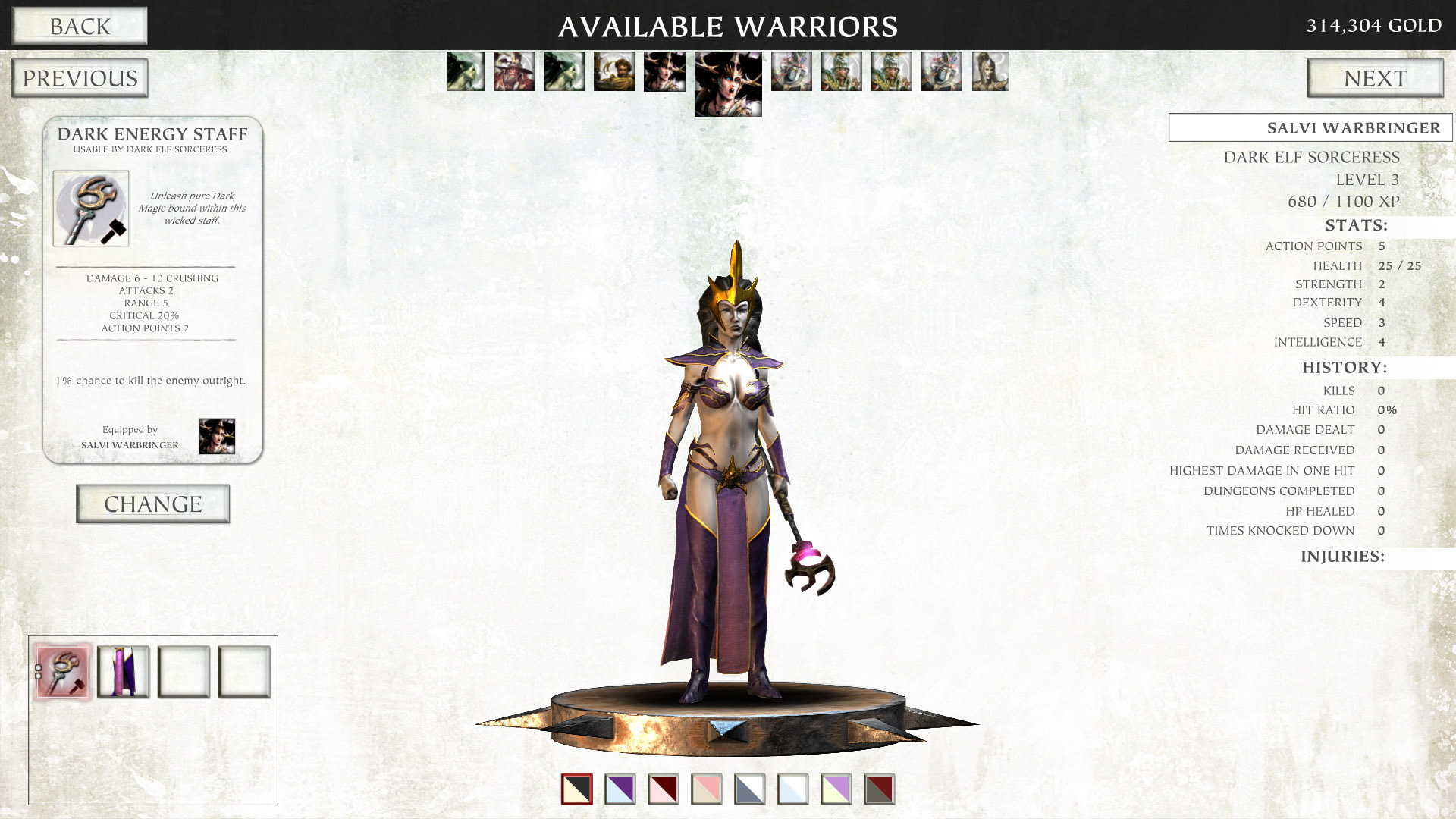Image resolution: width=1456 pixels, height=819 pixels.
Task: Select the red-coated hat-wearing warrior portrait
Action: [513, 72]
